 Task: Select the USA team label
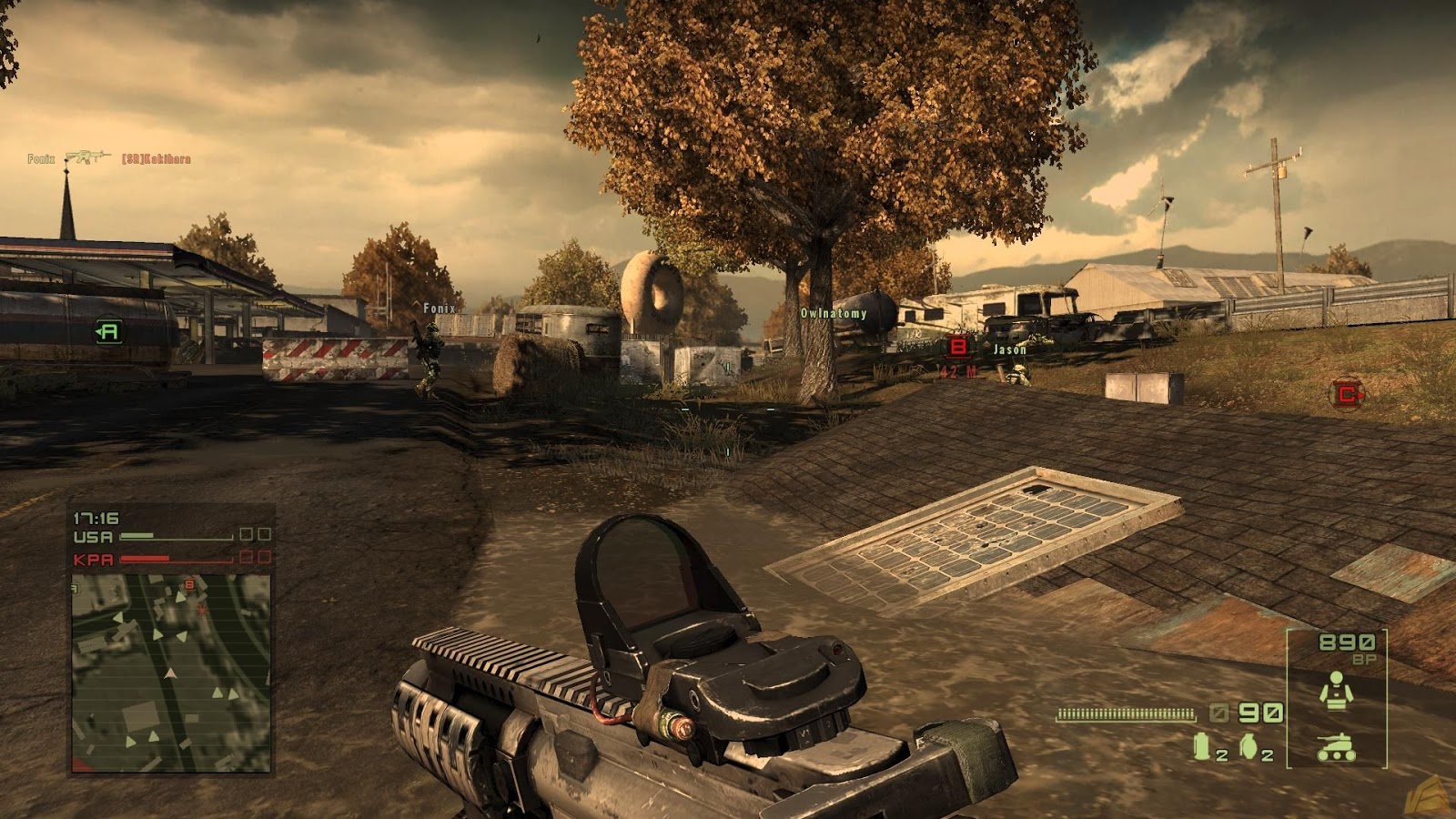[94, 536]
